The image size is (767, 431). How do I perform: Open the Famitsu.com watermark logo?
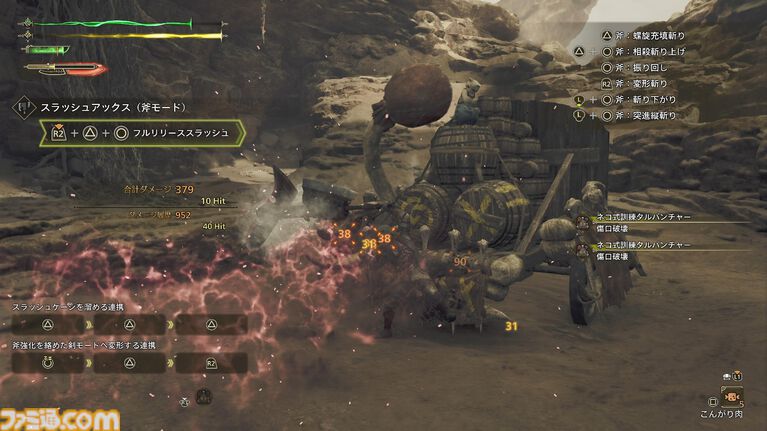(x=60, y=417)
